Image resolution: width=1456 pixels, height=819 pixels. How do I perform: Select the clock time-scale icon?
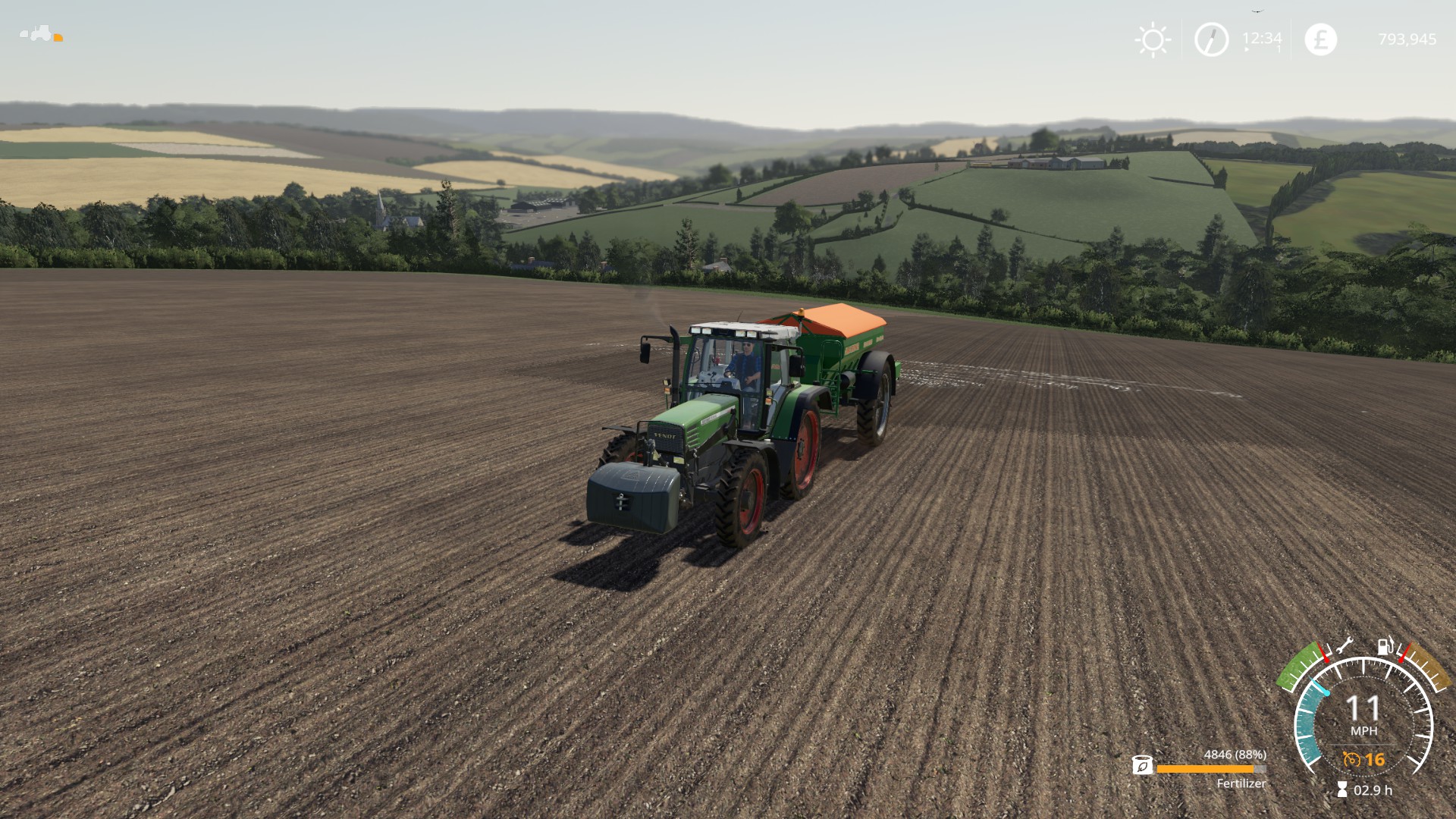pyautogui.click(x=1211, y=39)
